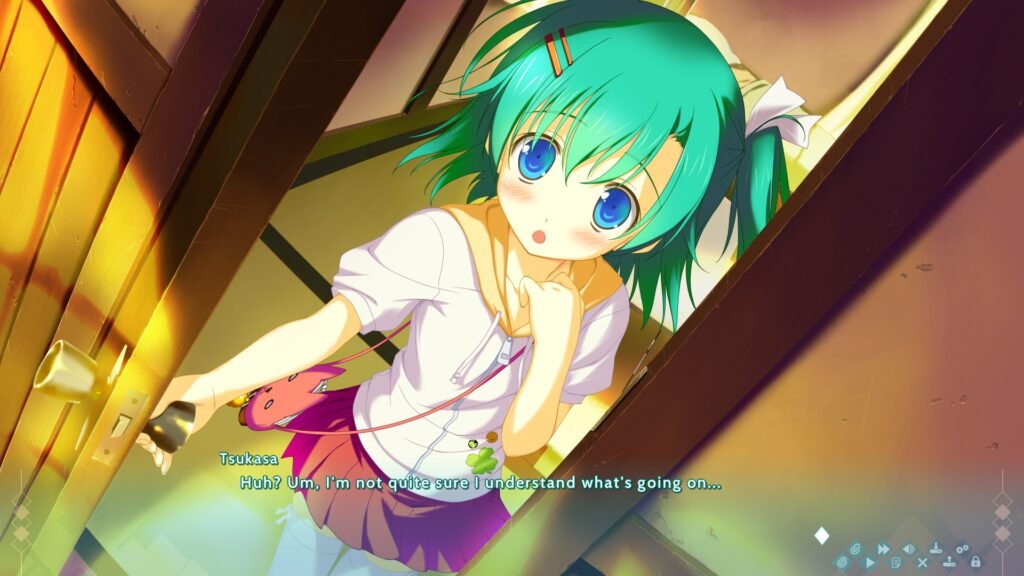This screenshot has height=576, width=1024.
Task: Click the half-shaded diamond icon
Action: (x=909, y=549)
